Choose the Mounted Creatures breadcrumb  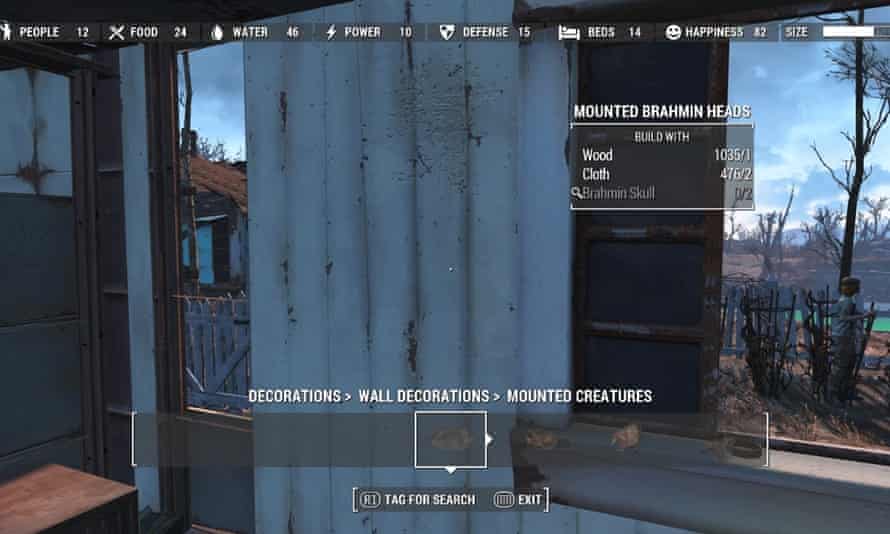[579, 396]
